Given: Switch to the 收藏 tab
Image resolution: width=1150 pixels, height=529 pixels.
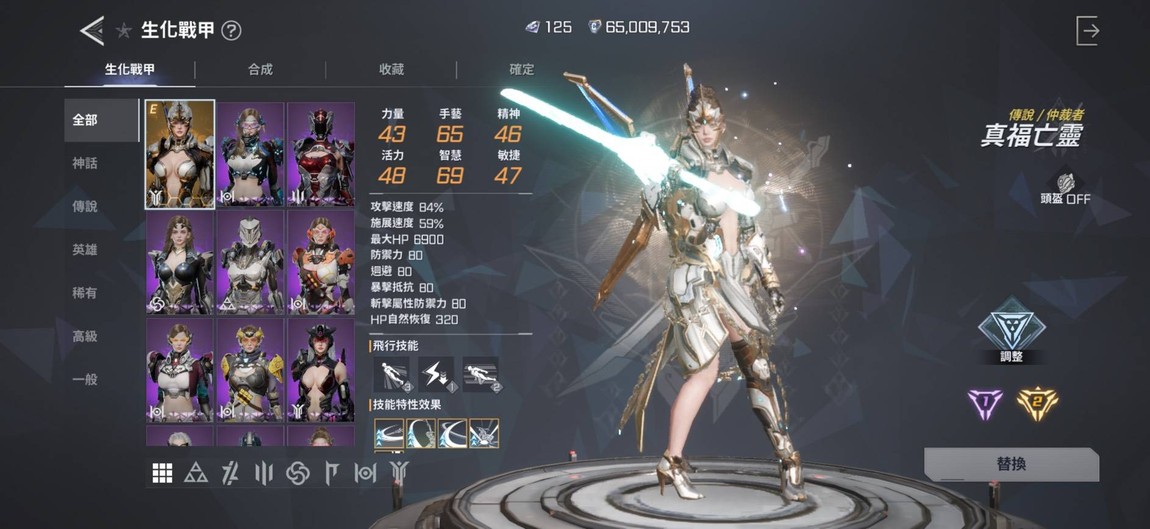Looking at the screenshot, I should 391,70.
